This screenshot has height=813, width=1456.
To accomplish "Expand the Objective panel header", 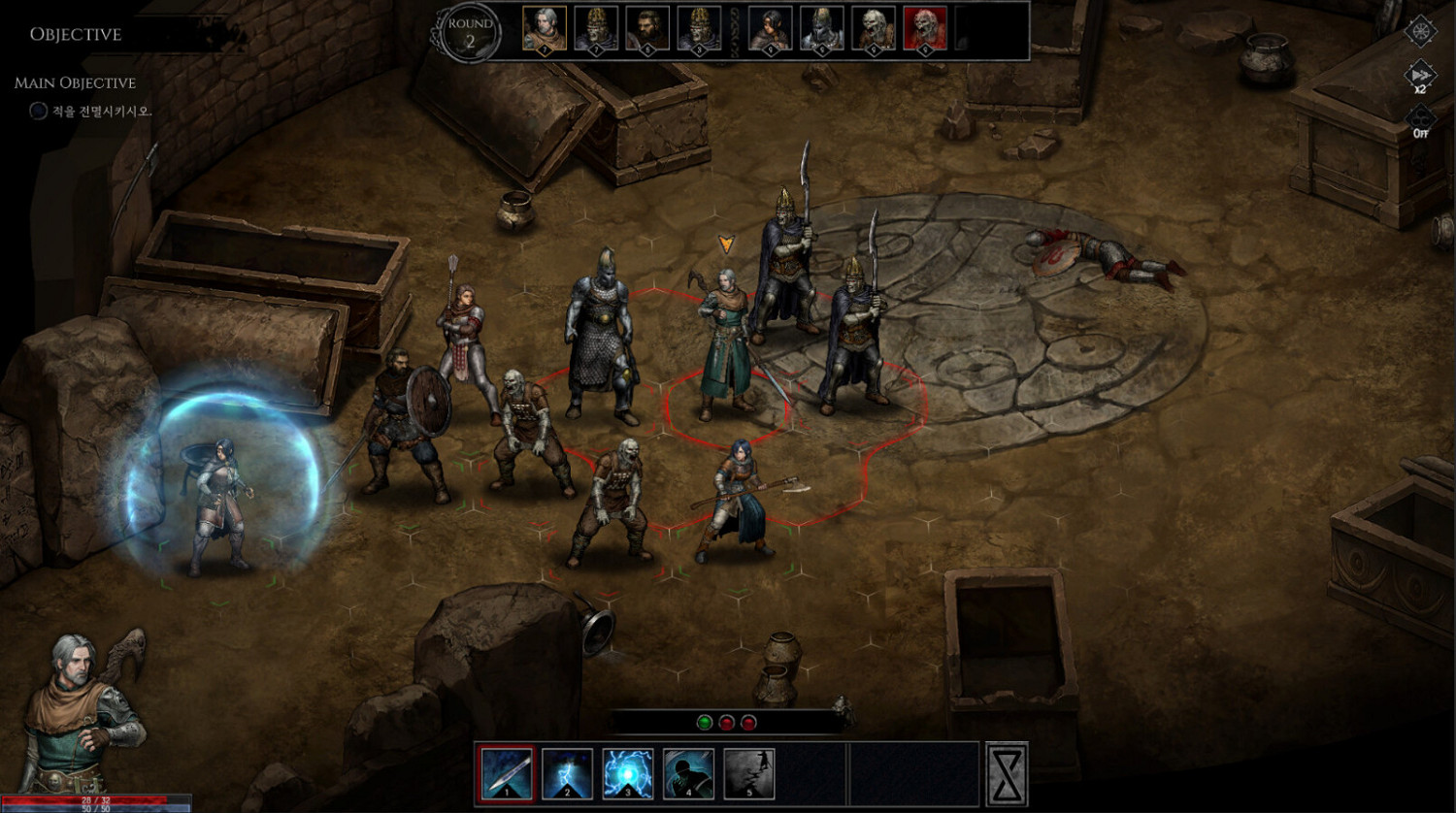I will pyautogui.click(x=75, y=35).
